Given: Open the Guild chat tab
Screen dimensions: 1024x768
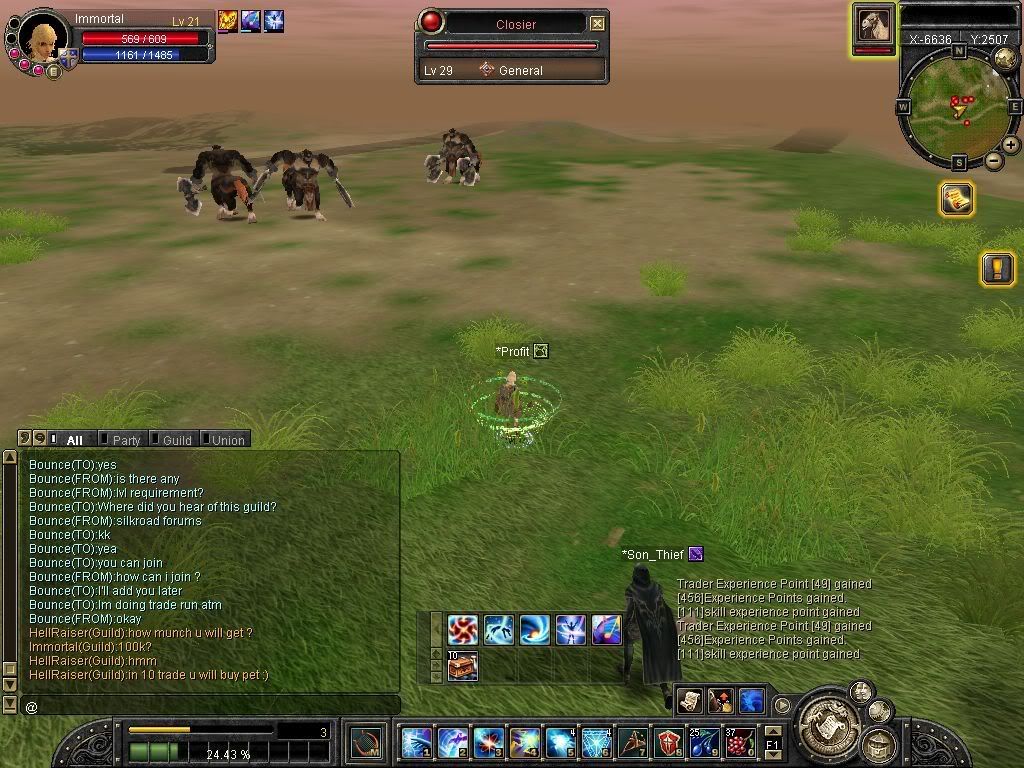Looking at the screenshot, I should click(x=176, y=440).
